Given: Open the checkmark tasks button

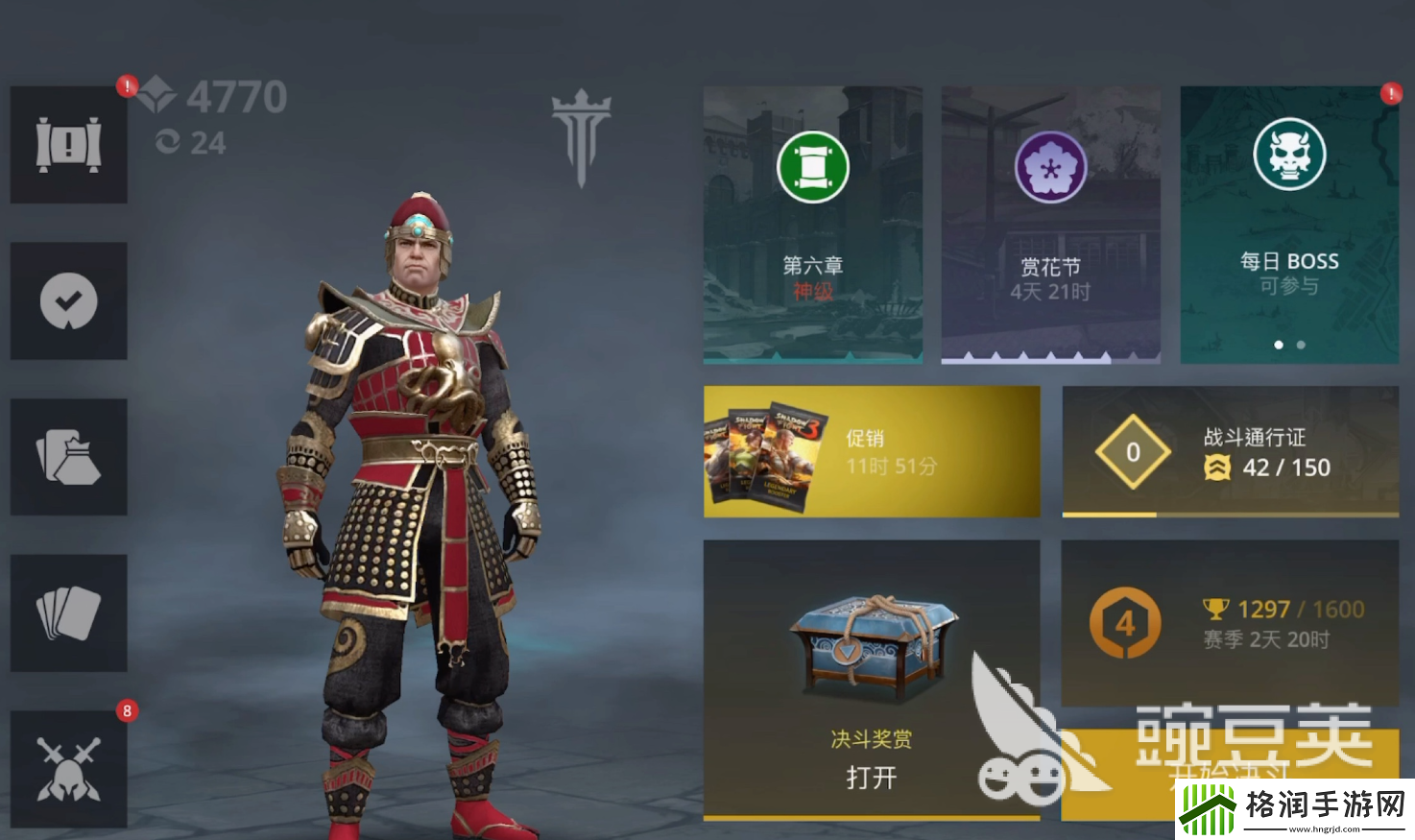Looking at the screenshot, I should (68, 301).
